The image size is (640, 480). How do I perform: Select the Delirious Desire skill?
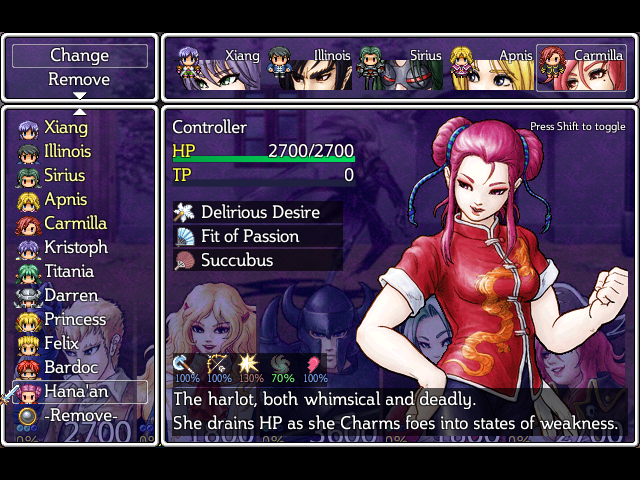tap(259, 212)
